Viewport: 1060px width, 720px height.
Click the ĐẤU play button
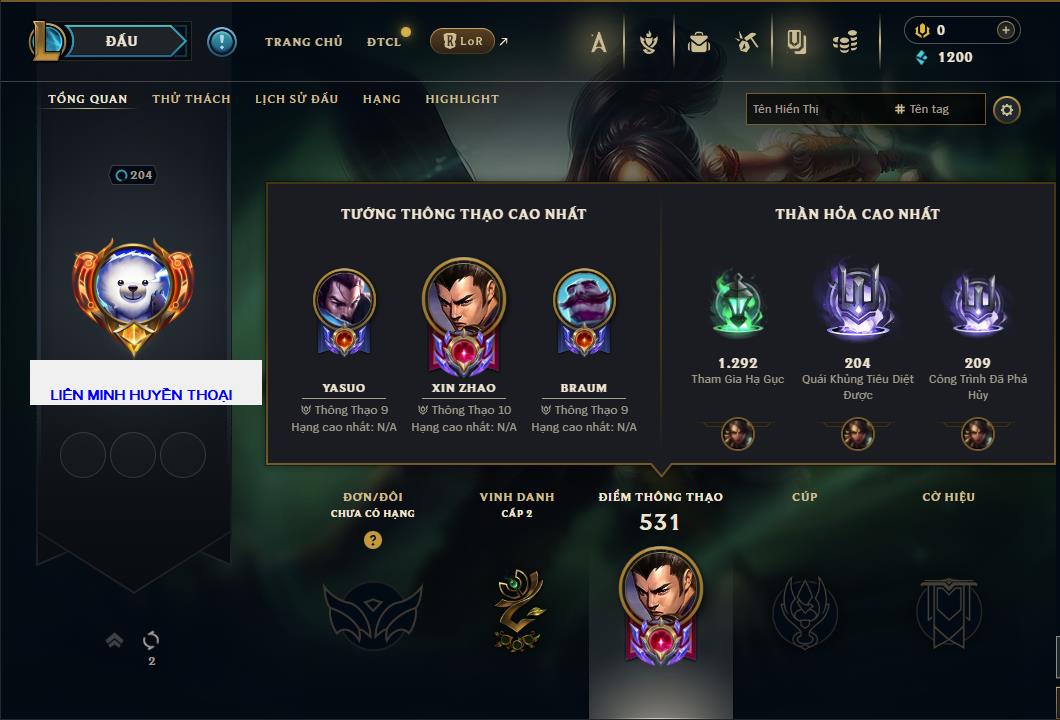click(120, 41)
